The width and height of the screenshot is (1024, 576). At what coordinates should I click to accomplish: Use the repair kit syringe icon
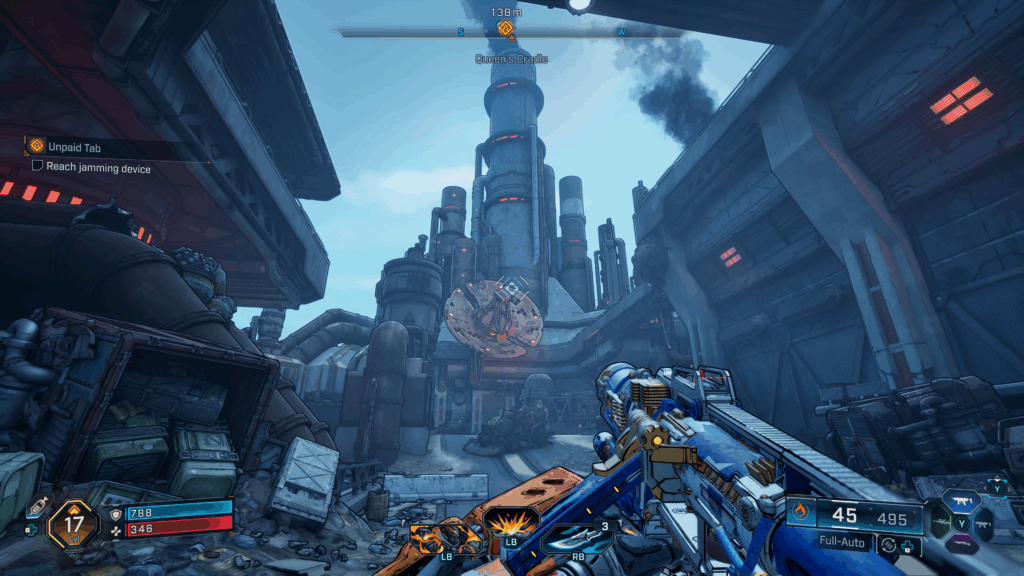[37, 507]
